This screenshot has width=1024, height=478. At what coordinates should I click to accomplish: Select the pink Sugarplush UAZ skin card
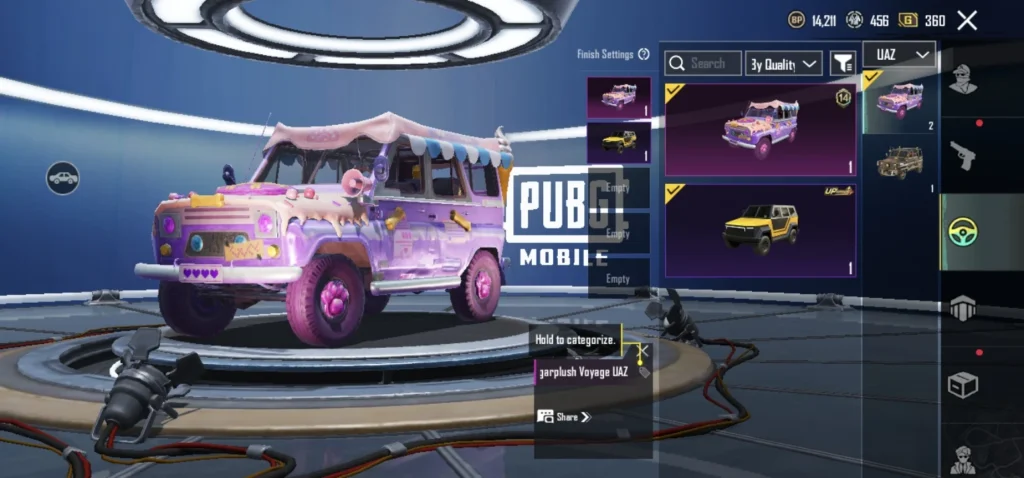(760, 129)
